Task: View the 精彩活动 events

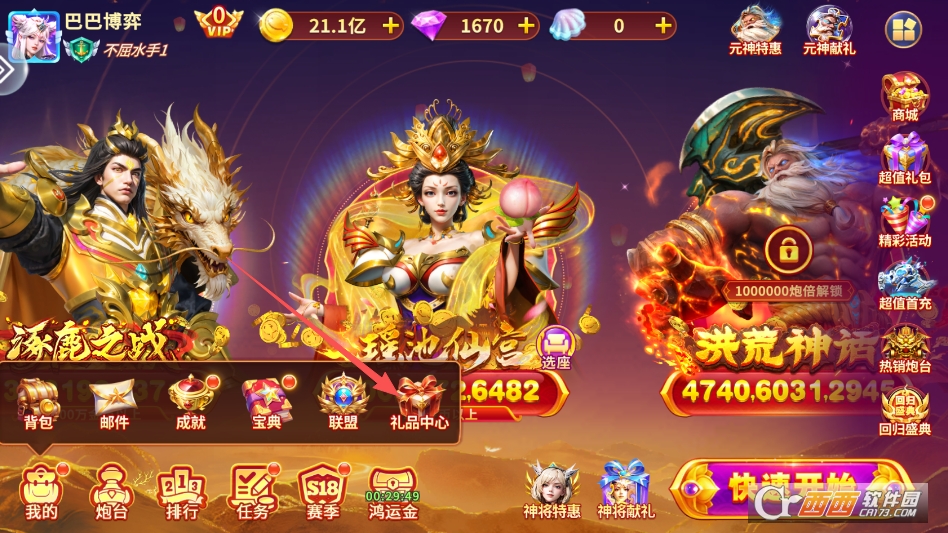Action: click(905, 220)
